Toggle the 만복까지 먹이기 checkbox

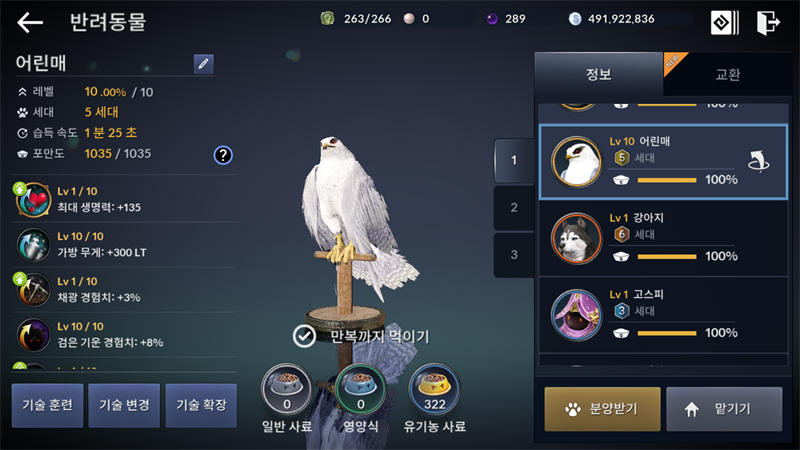pos(305,336)
